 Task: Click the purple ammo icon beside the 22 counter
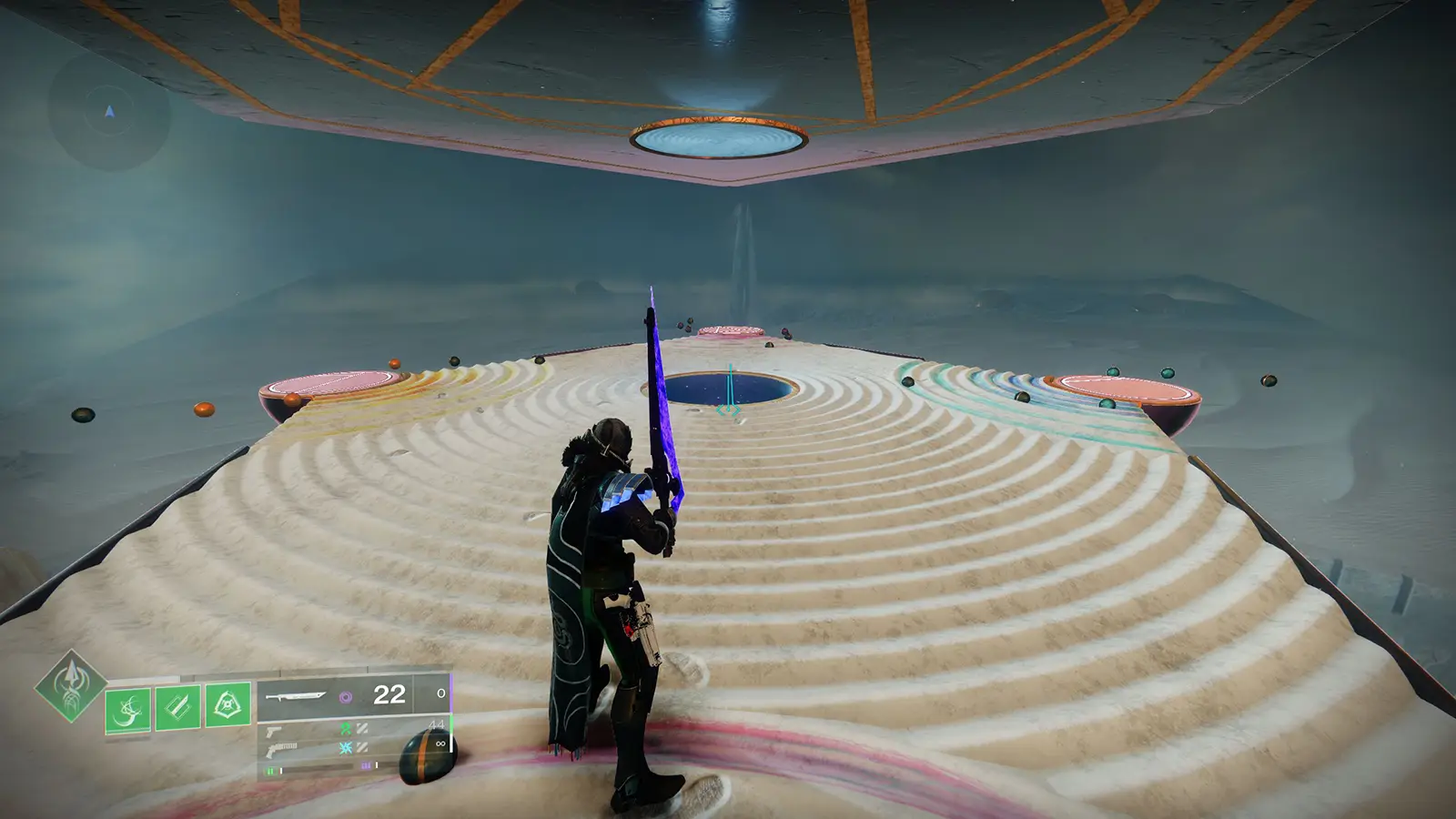(348, 697)
